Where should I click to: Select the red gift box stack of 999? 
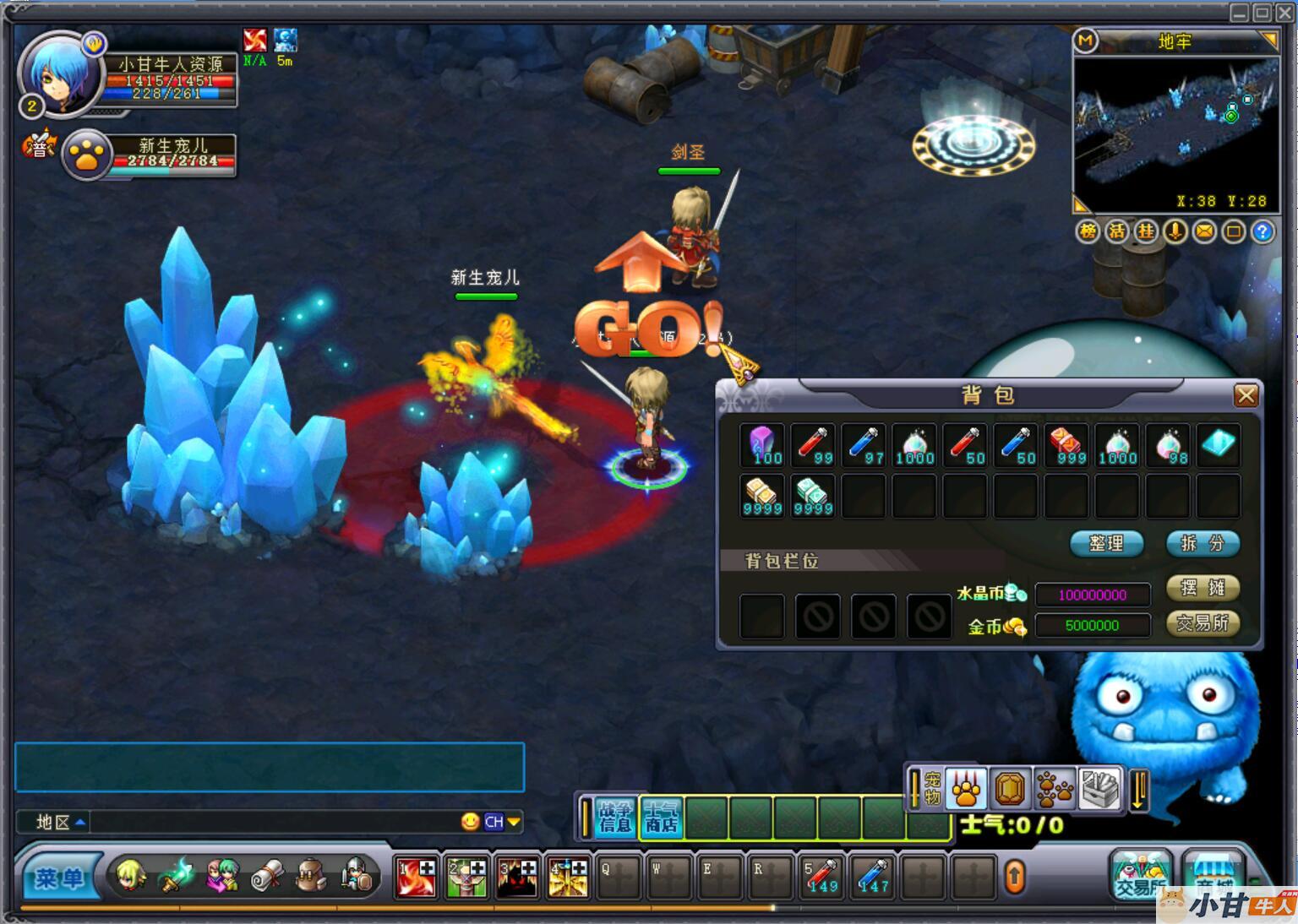1066,445
